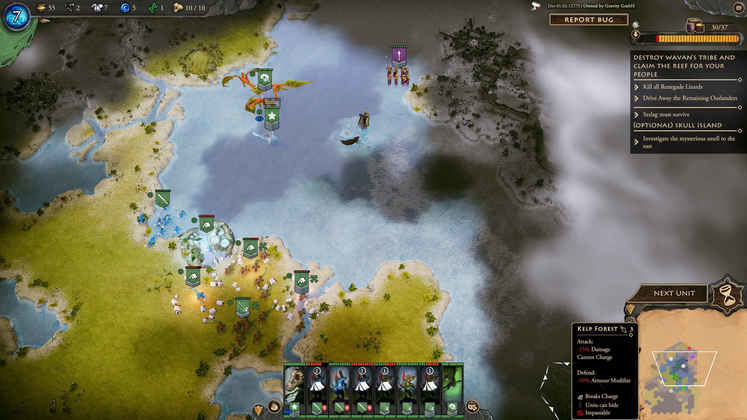Select the skull-faced unit card in the unit bar
The image size is (747, 420).
pos(296,385)
